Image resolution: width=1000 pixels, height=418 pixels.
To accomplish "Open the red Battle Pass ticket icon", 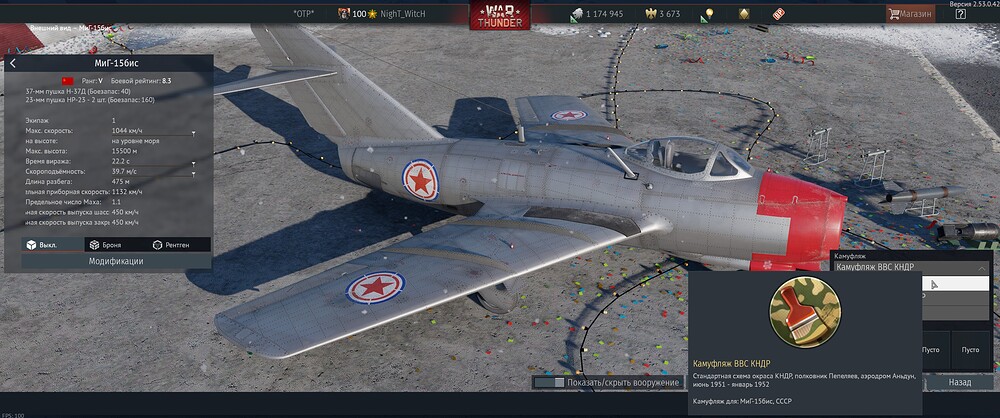I will (x=778, y=14).
